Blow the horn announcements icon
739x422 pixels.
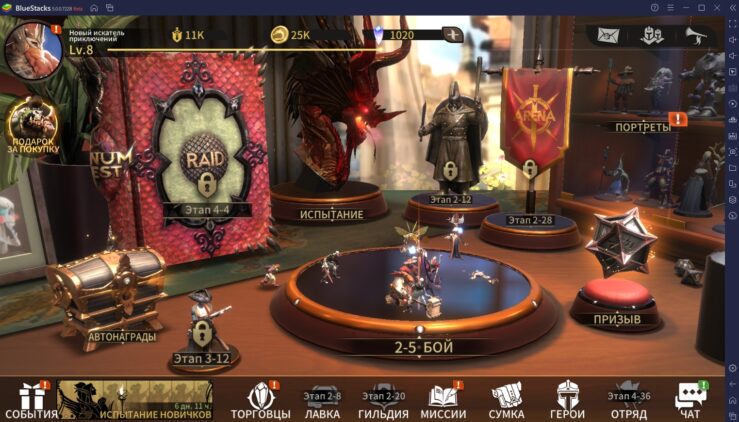coord(695,35)
